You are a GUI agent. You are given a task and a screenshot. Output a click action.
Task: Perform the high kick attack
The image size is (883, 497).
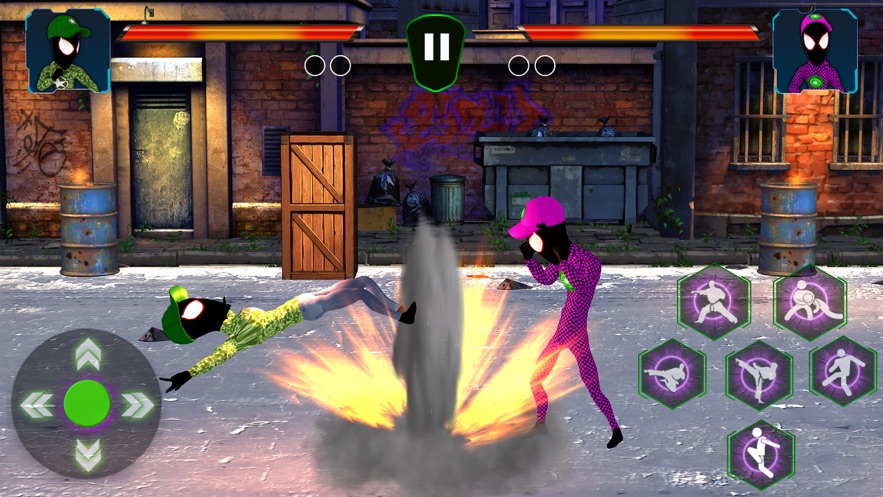coord(758,375)
